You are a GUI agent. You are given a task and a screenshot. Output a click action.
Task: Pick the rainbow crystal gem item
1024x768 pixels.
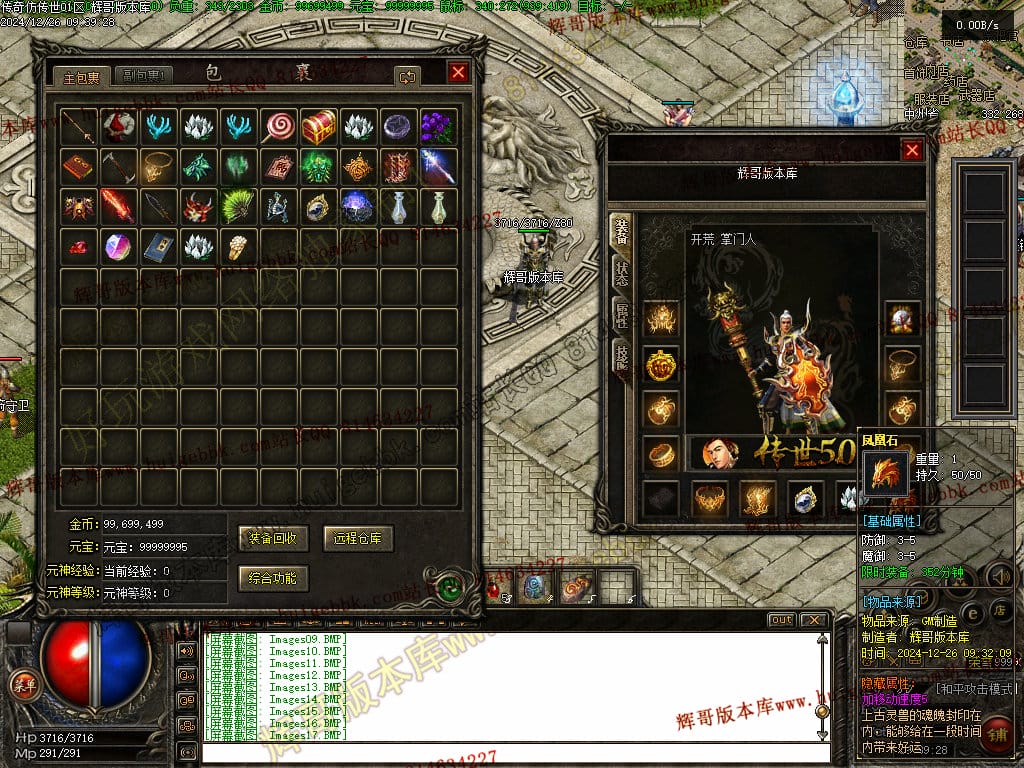point(118,246)
